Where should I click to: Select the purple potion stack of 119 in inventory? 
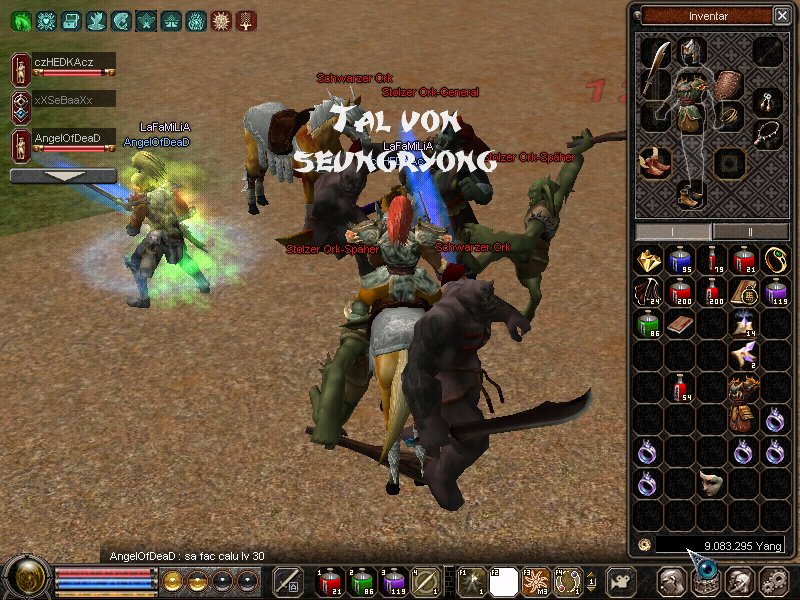click(x=775, y=292)
